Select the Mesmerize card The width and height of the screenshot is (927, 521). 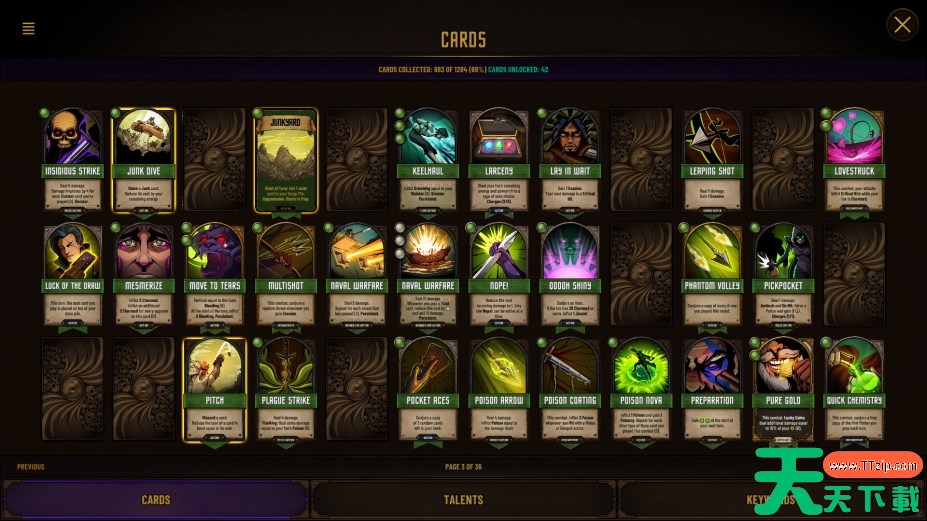click(145, 275)
